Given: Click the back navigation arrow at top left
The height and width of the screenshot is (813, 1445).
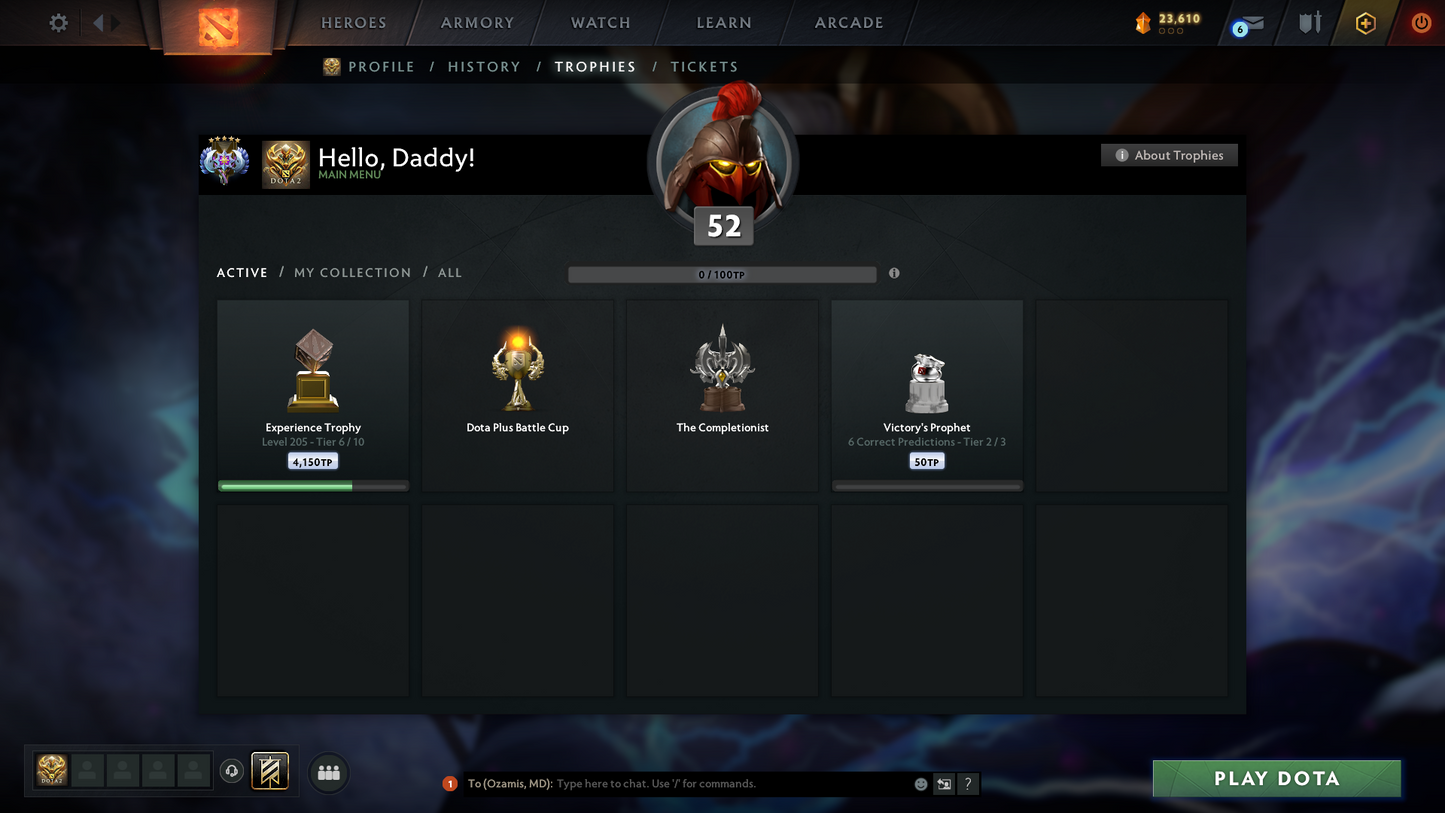Looking at the screenshot, I should point(97,22).
